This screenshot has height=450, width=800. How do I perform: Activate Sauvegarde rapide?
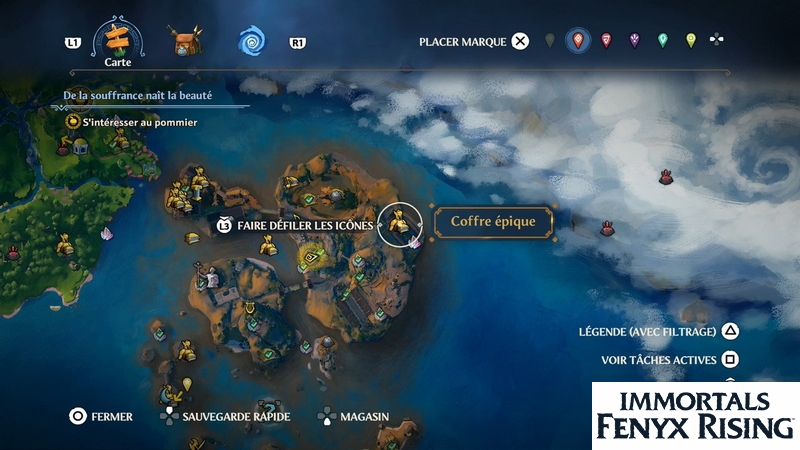point(223,416)
